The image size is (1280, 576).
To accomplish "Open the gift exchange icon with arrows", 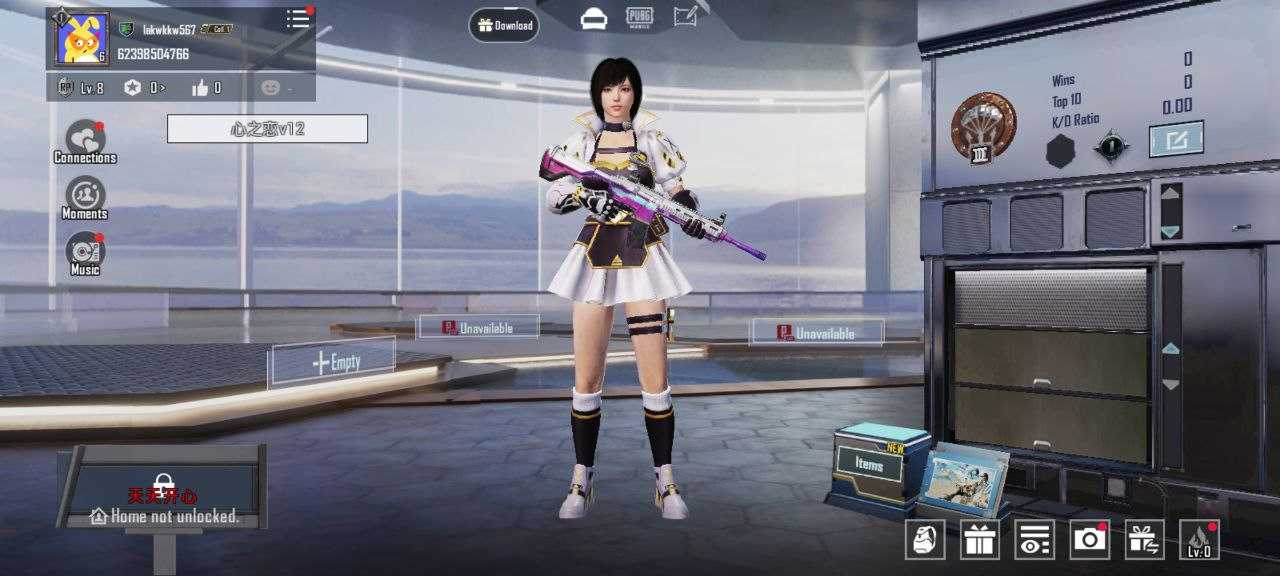I will click(1144, 540).
